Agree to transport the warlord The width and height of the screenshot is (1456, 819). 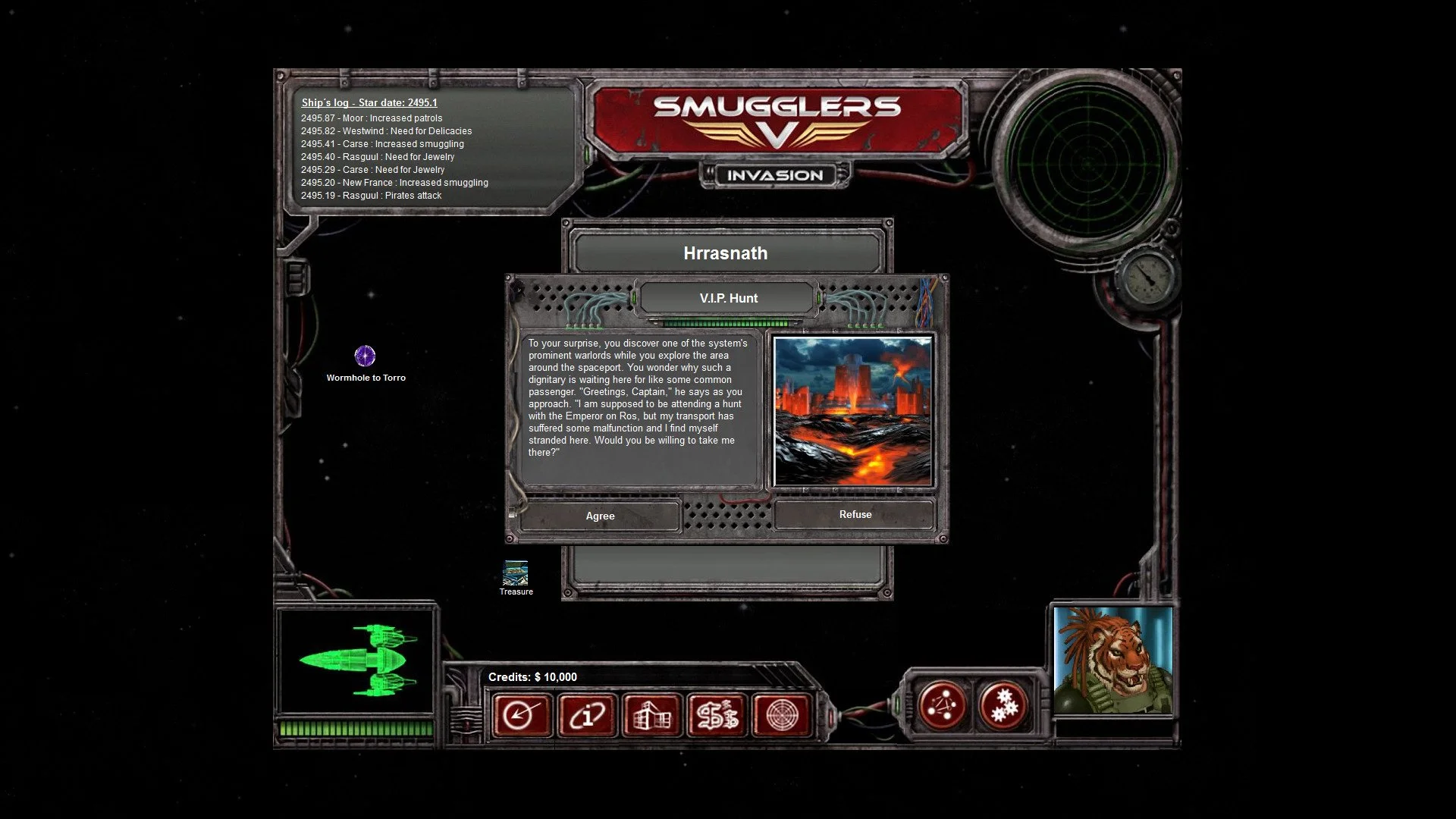pyautogui.click(x=600, y=516)
